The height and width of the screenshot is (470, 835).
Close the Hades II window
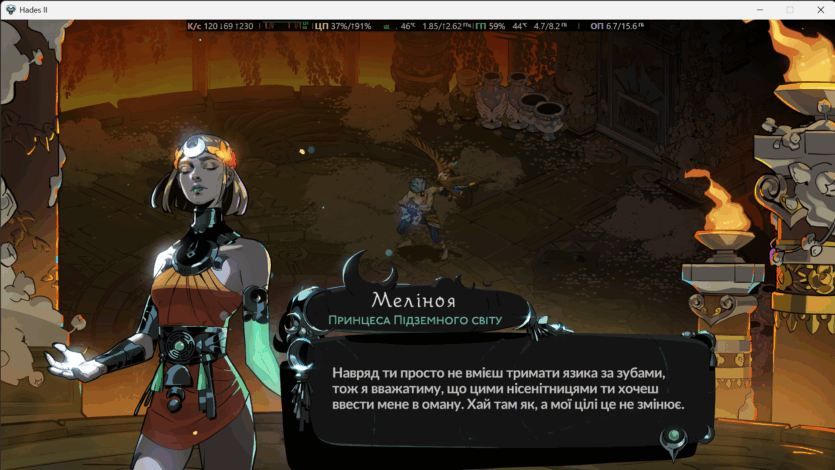point(819,9)
